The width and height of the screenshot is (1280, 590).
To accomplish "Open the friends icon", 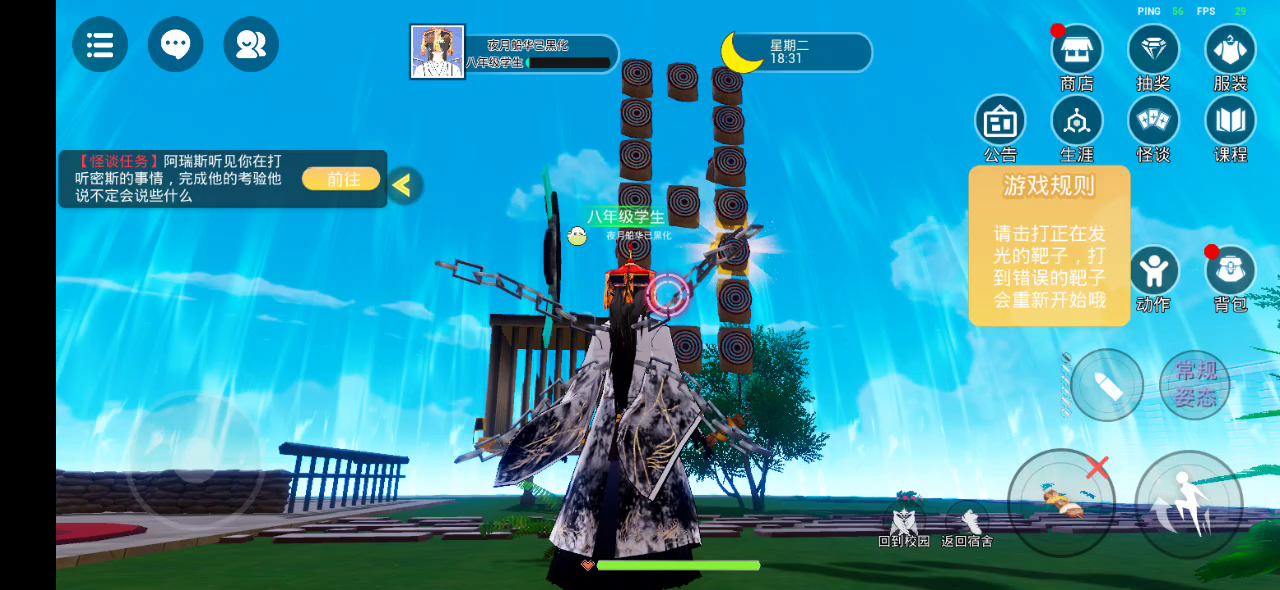I will coord(251,44).
